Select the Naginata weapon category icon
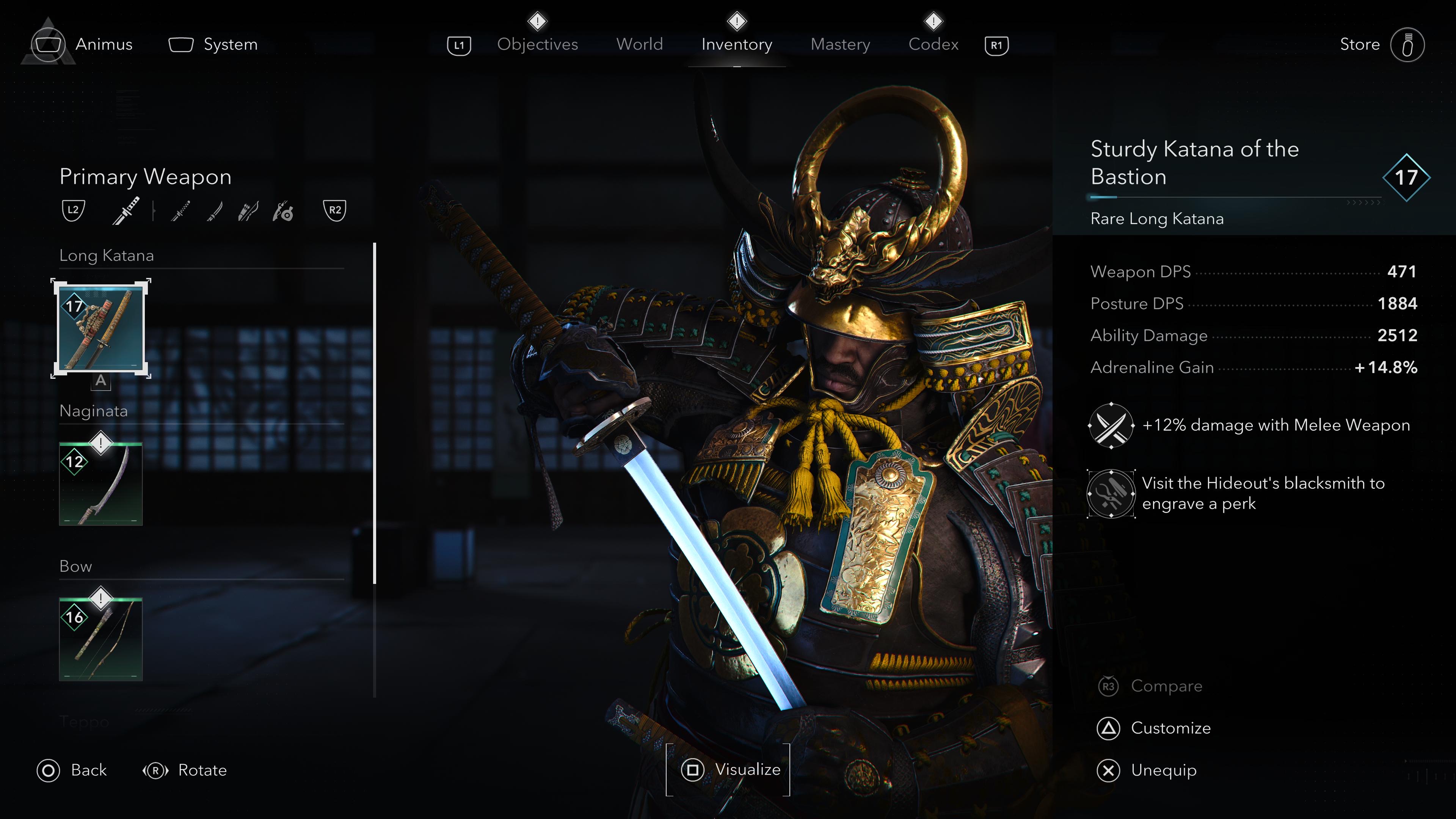The width and height of the screenshot is (1456, 819). (213, 210)
